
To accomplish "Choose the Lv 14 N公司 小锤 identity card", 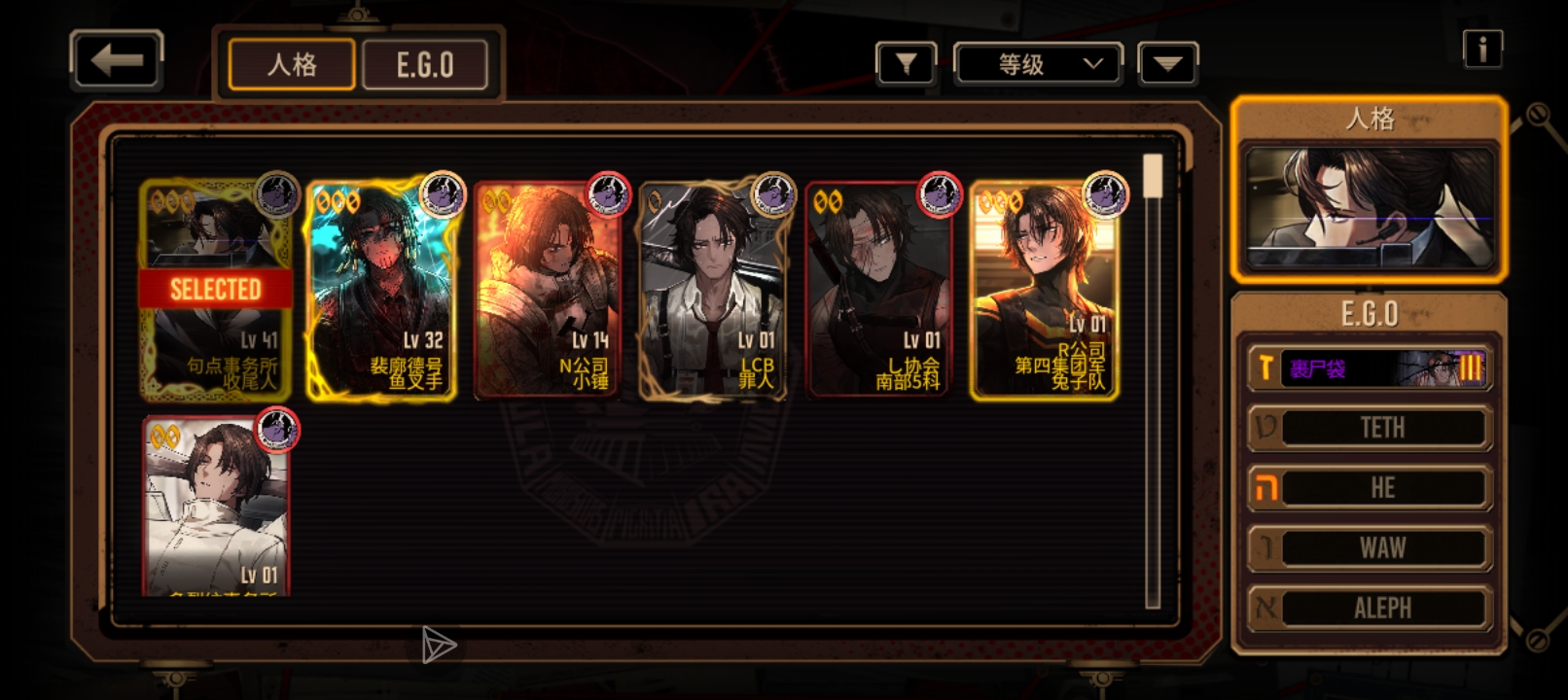I will coord(547,290).
